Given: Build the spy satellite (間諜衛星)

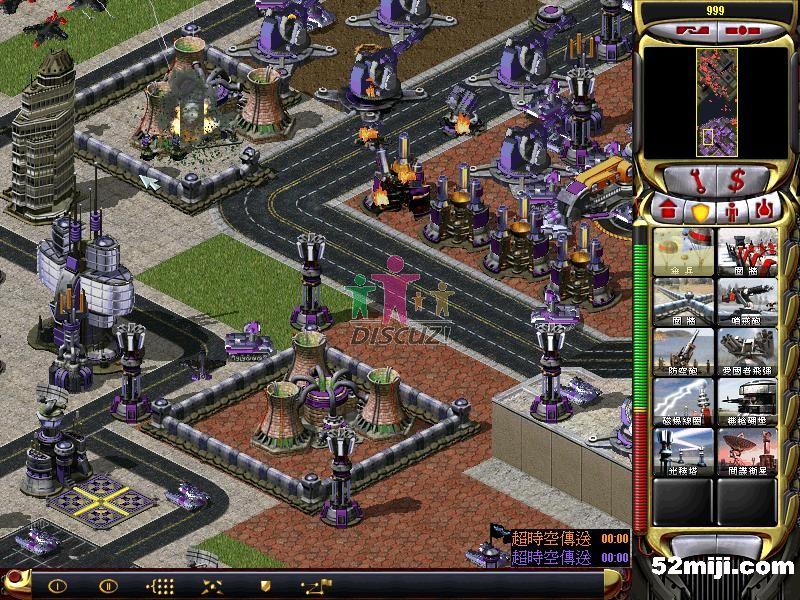Looking at the screenshot, I should coord(746,451).
